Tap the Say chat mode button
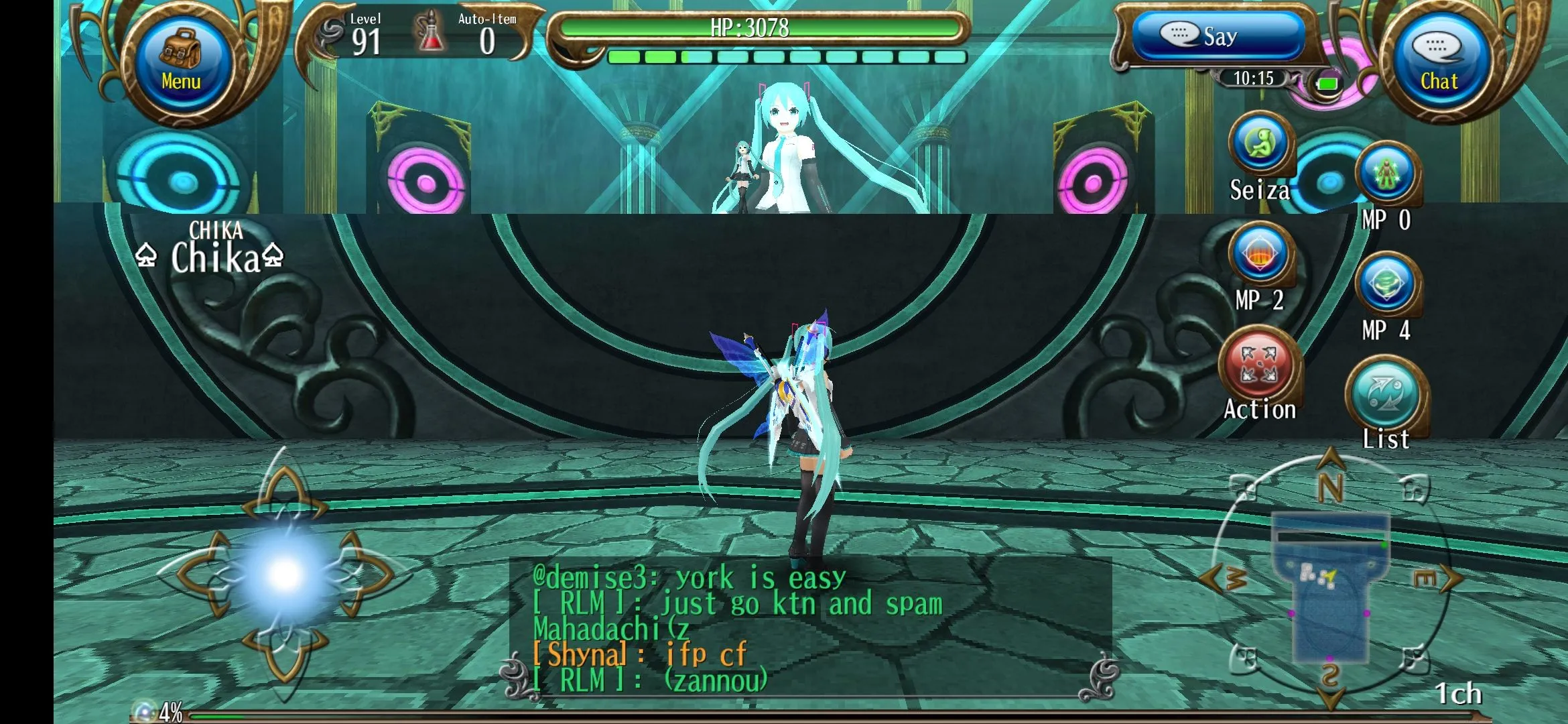 tap(1218, 36)
